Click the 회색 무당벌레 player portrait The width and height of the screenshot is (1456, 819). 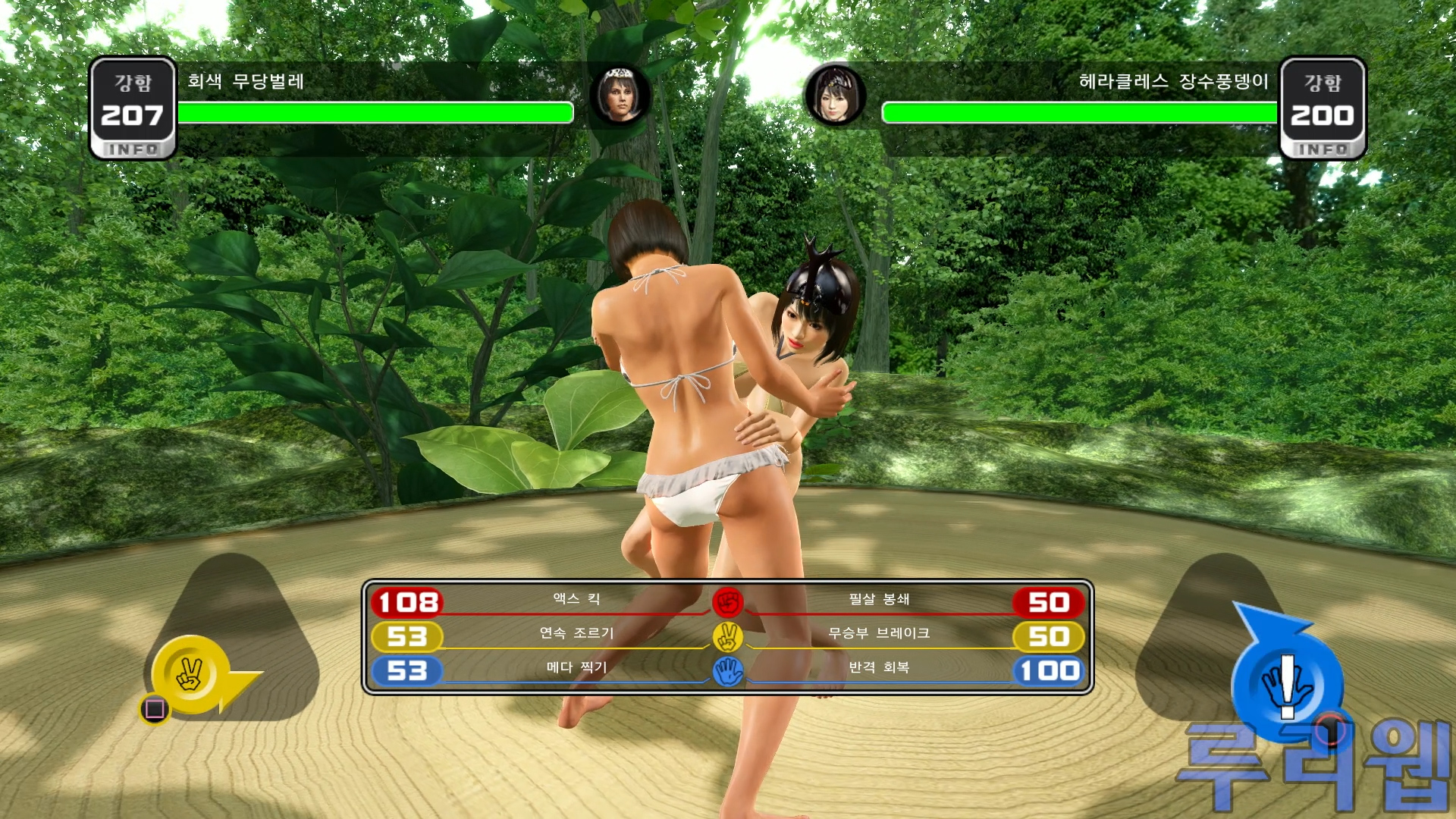click(620, 96)
